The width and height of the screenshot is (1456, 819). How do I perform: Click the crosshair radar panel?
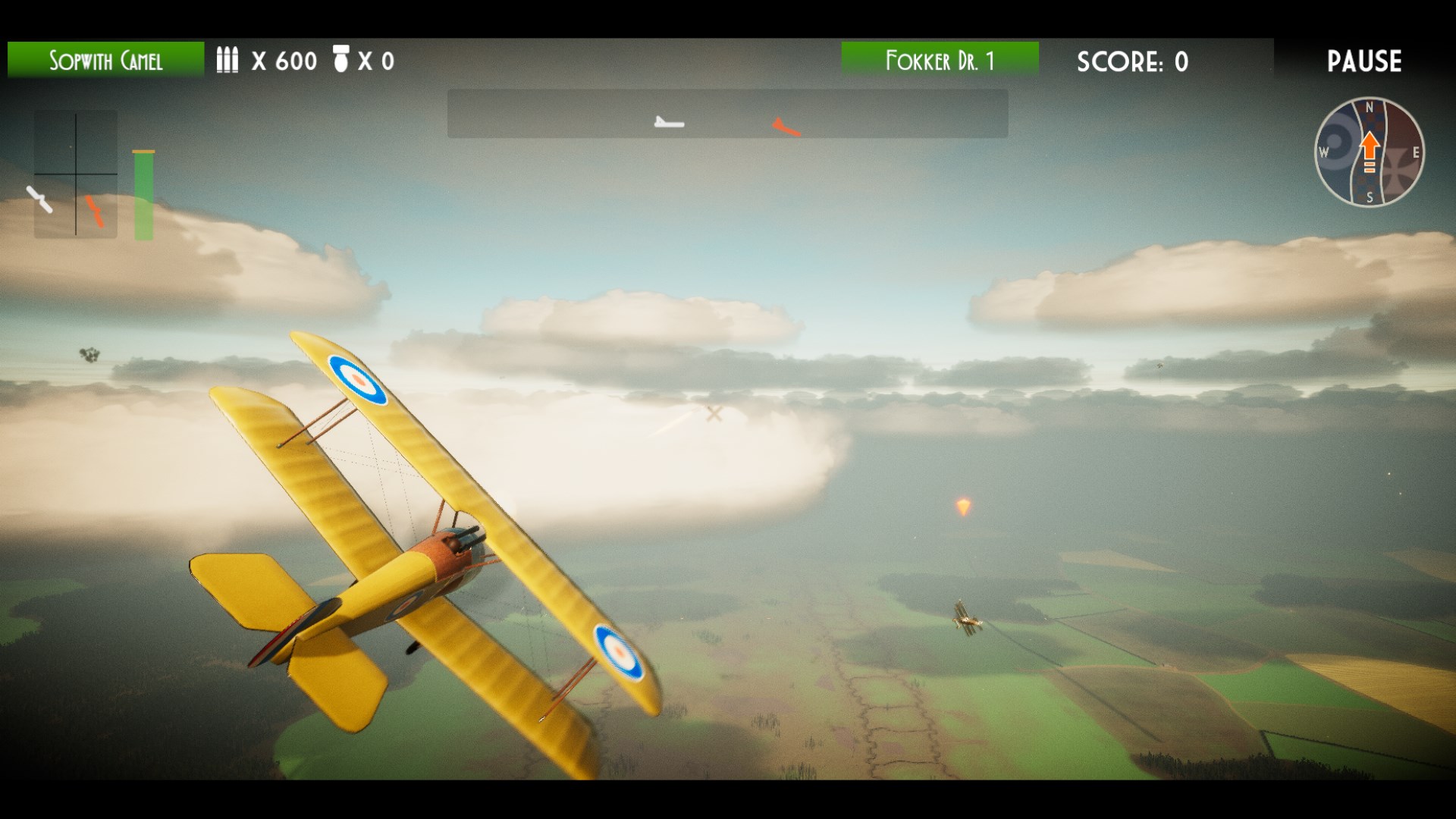click(x=75, y=174)
